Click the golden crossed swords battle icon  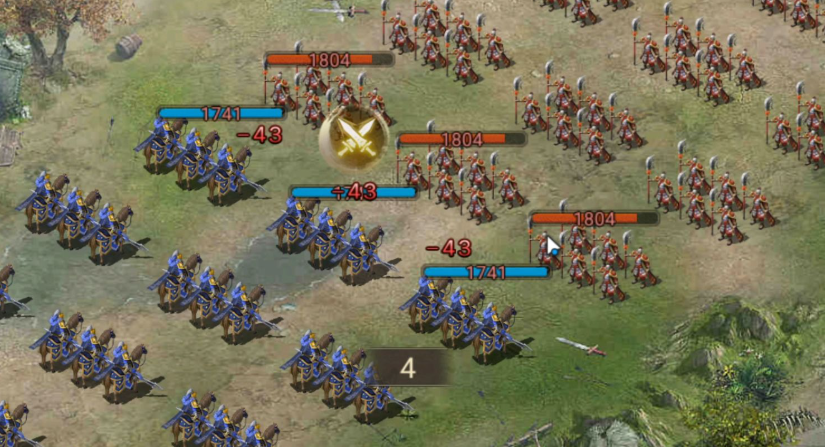tap(353, 139)
